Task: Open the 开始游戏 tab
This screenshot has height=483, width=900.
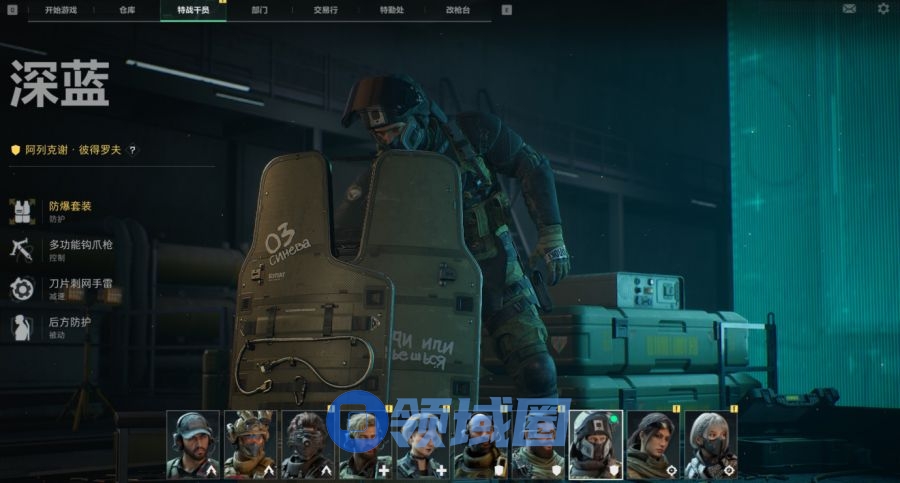Action: (x=59, y=9)
